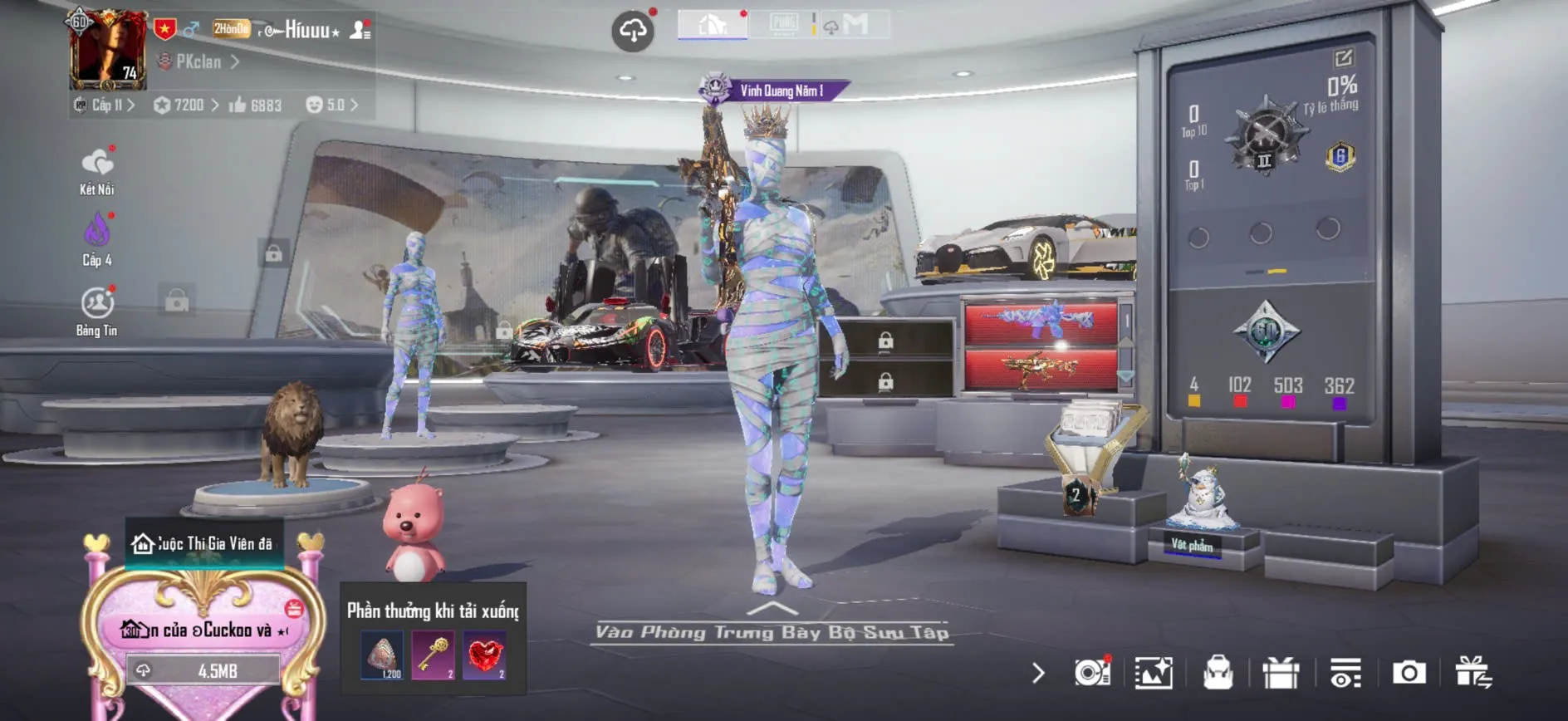Open the gift exchange icon

click(x=1473, y=673)
